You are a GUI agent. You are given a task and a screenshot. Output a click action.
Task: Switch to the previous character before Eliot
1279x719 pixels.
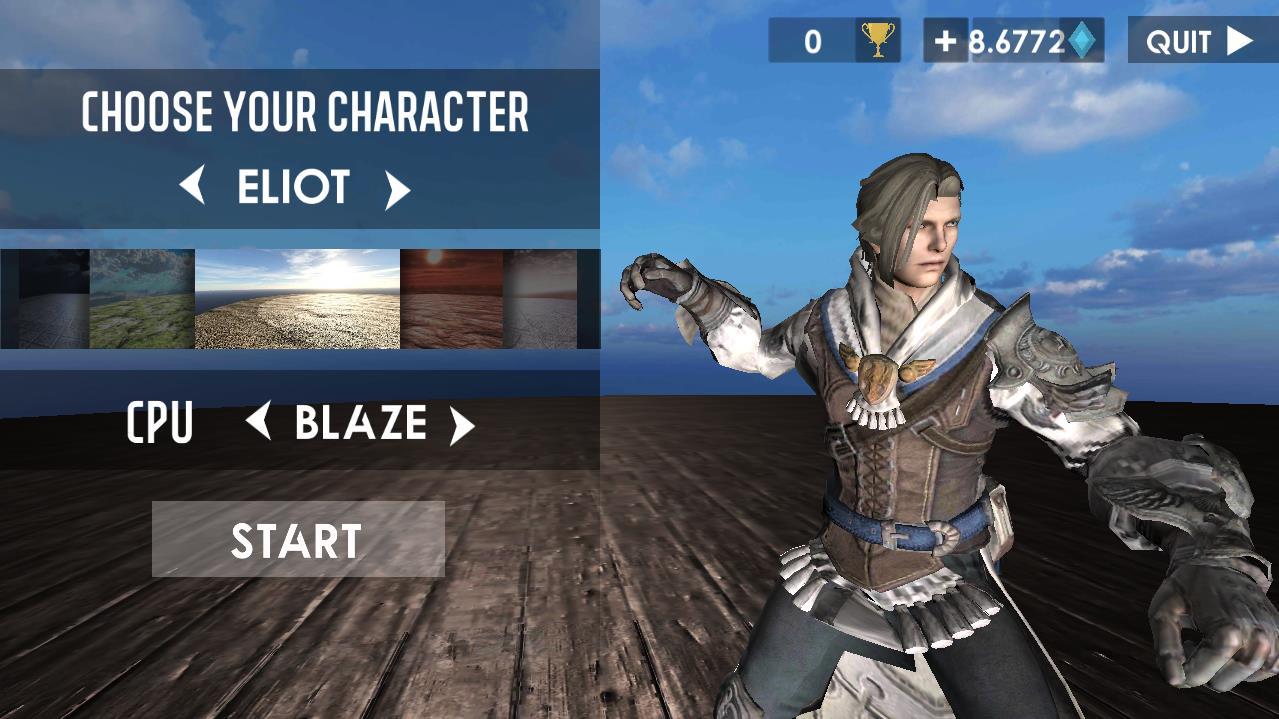click(193, 187)
